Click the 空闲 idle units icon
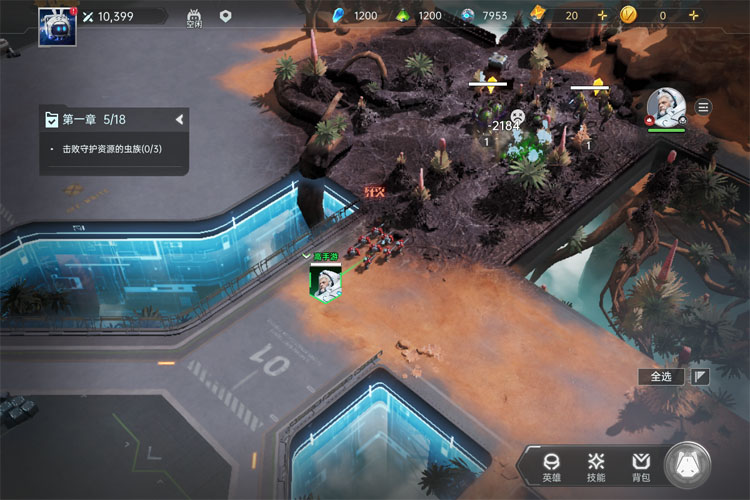The height and width of the screenshot is (500, 750). [194, 17]
